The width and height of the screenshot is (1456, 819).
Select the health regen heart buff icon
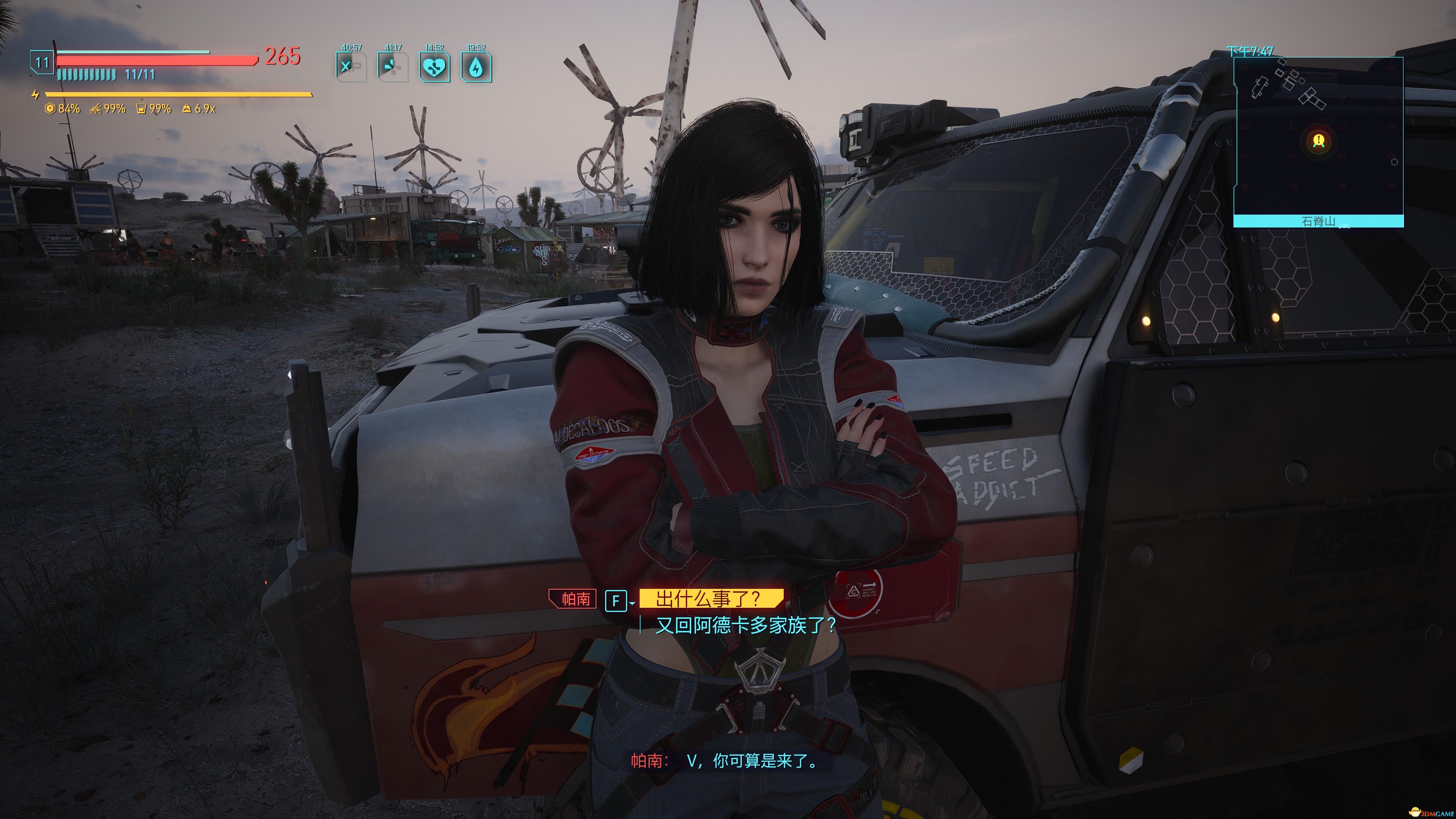click(435, 68)
